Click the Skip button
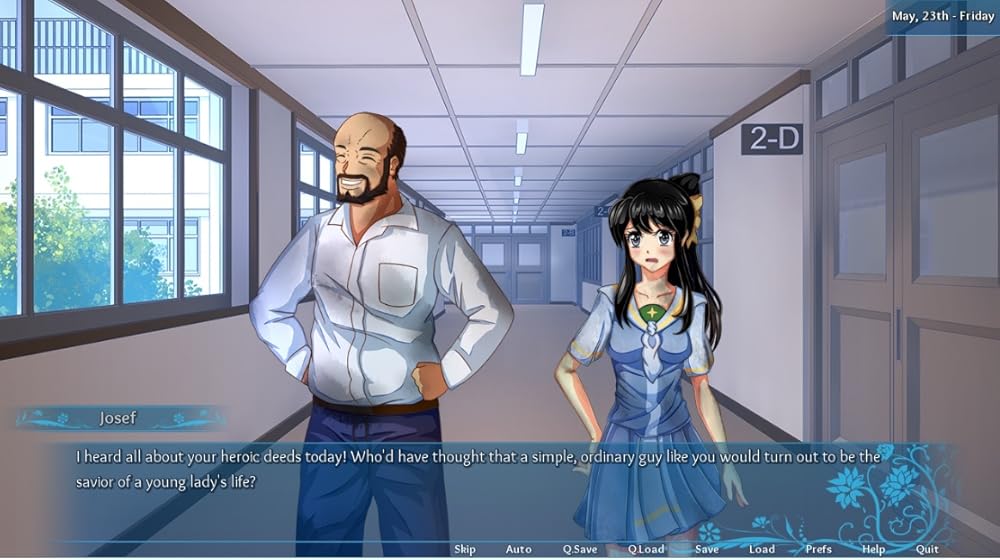The image size is (1000, 560). (x=465, y=549)
